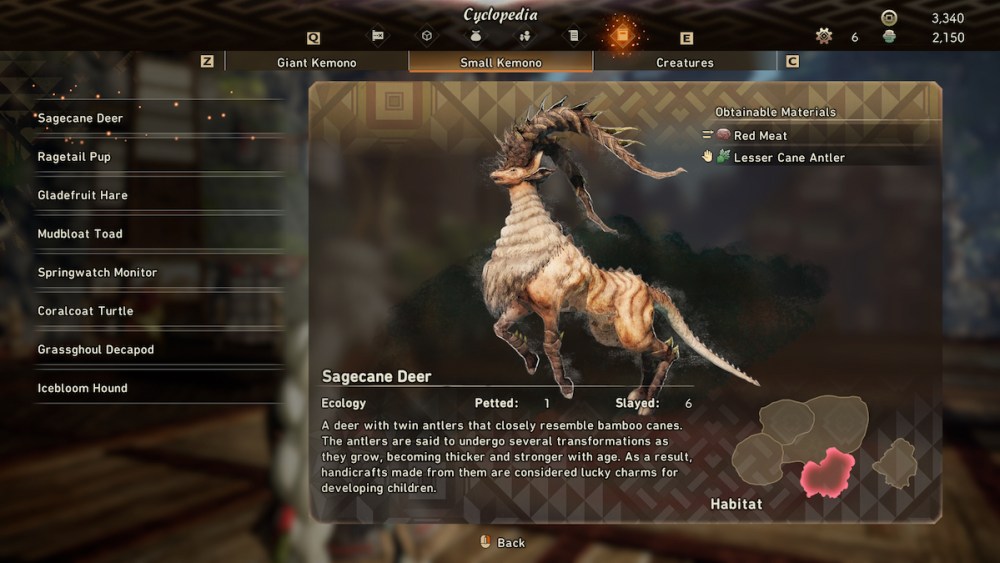Open the Icebloom Hound entry
This screenshot has height=563, width=1000.
point(82,388)
